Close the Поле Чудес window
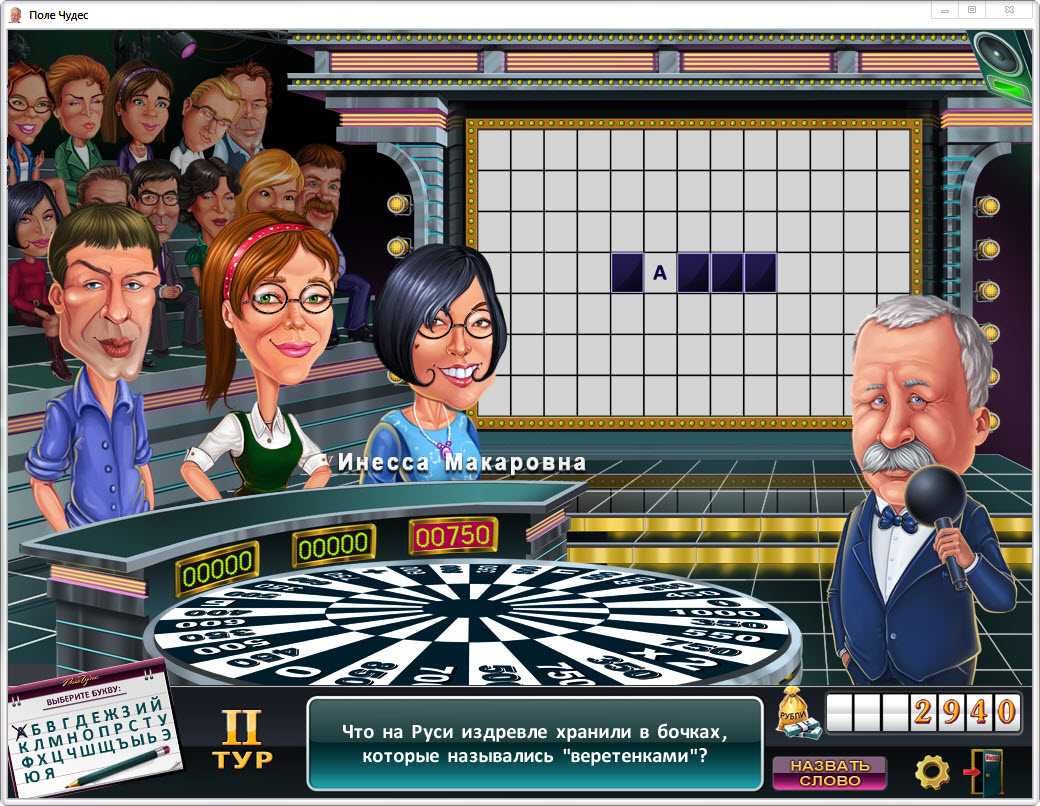The width and height of the screenshot is (1040, 806). pyautogui.click(x=1014, y=10)
